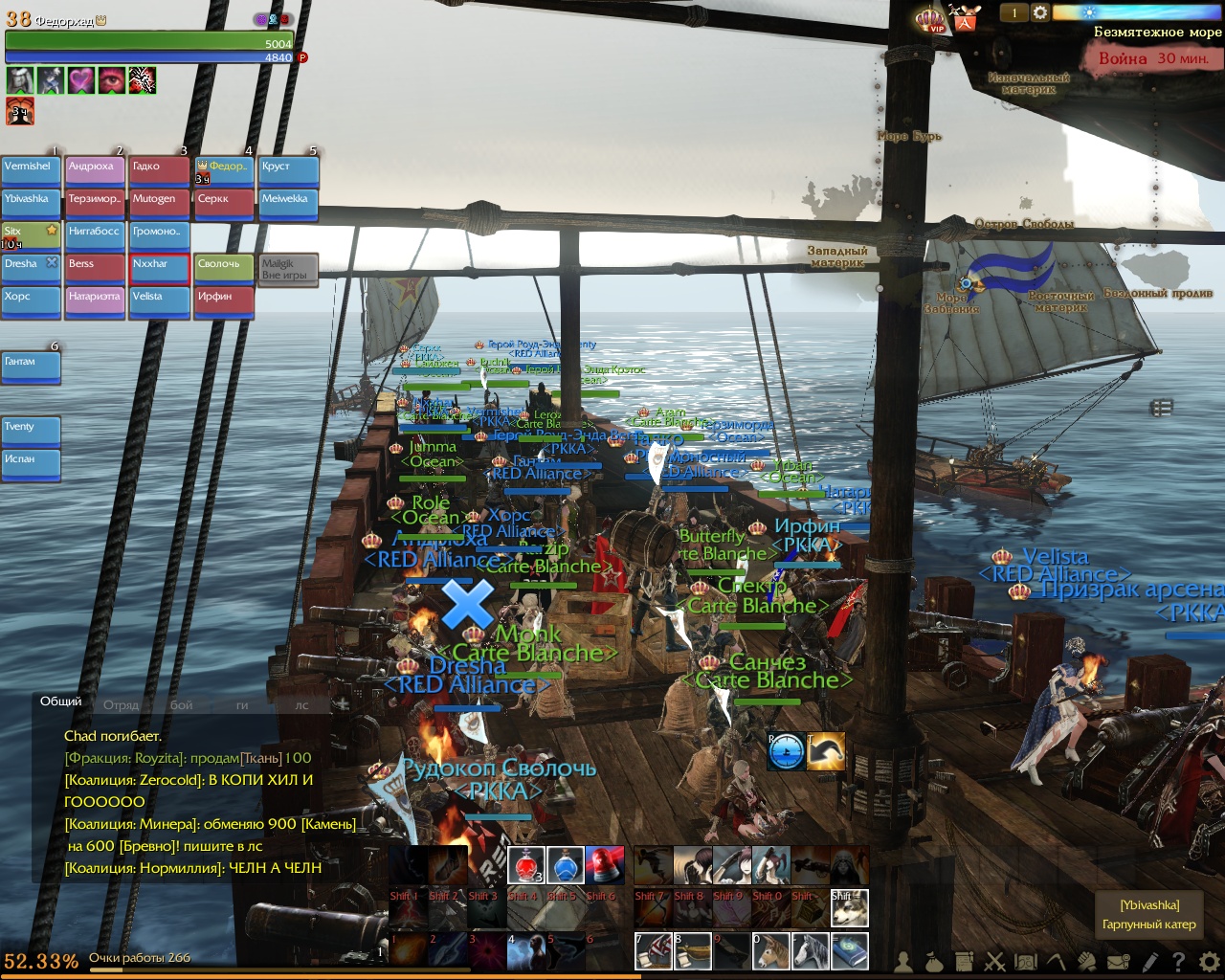
Task: Activate the husky dog pet slot
Action: 849,908
